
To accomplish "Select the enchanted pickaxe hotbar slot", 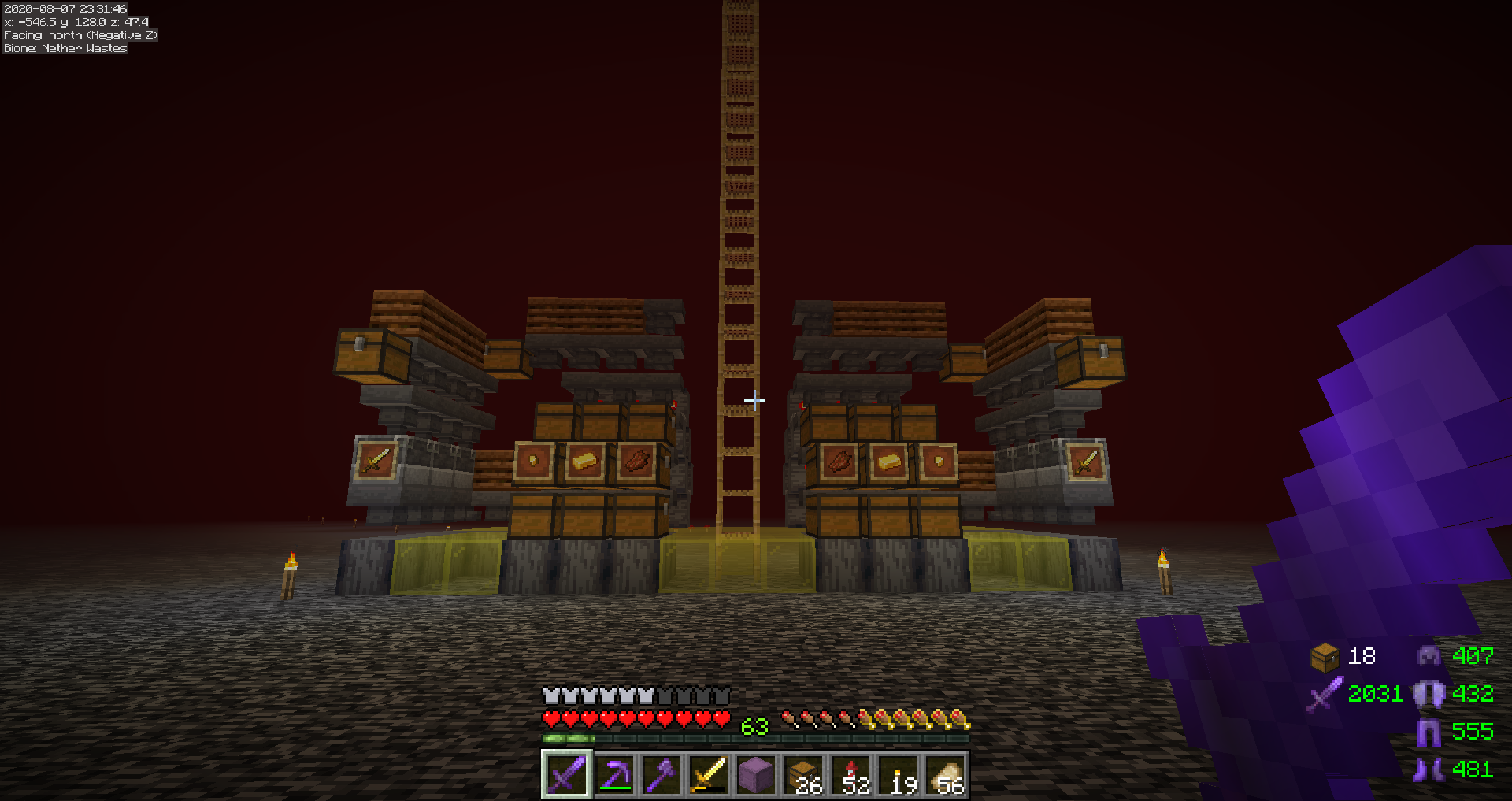I will point(614,775).
